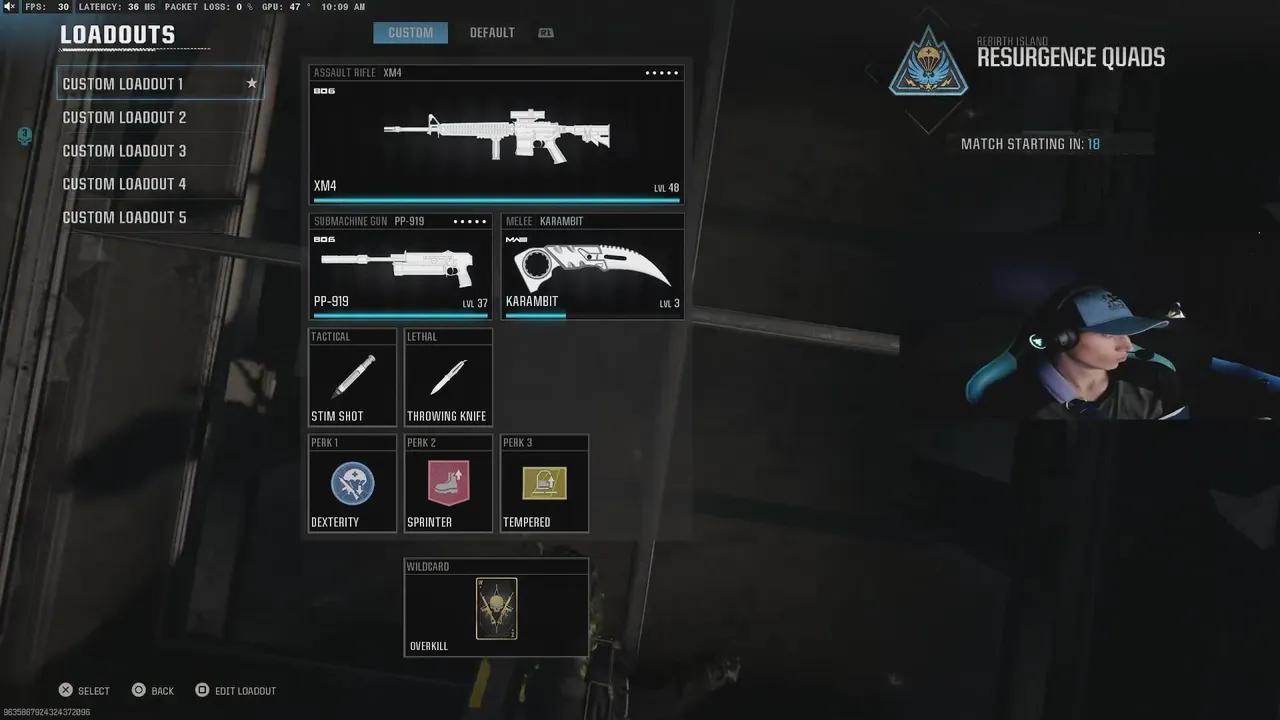This screenshot has height=720, width=1280.
Task: Select the Tempered perk slot
Action: pyautogui.click(x=544, y=484)
